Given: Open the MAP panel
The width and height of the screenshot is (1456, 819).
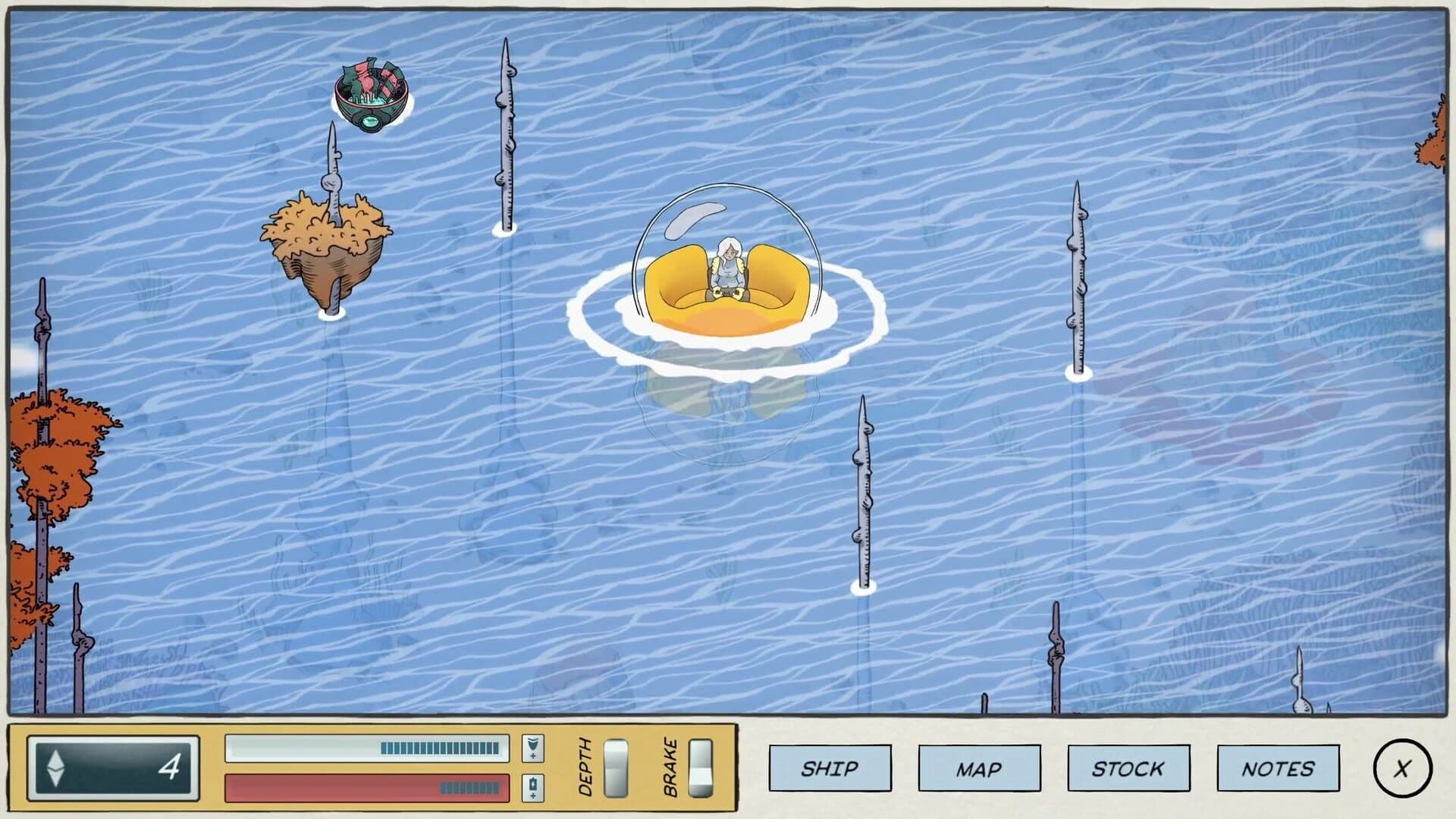Looking at the screenshot, I should pyautogui.click(x=978, y=767).
